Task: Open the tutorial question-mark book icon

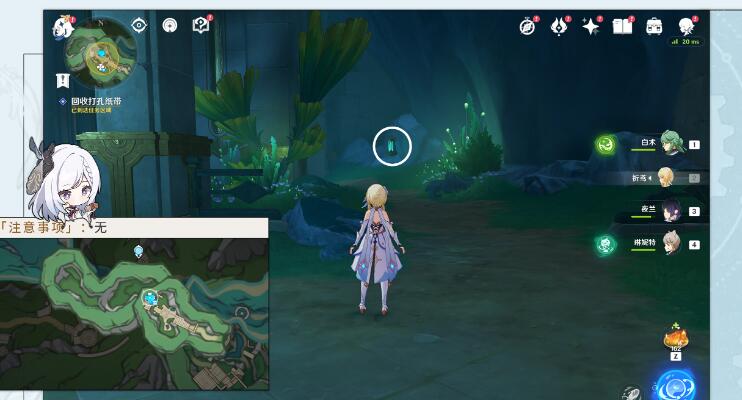Action: point(201,26)
